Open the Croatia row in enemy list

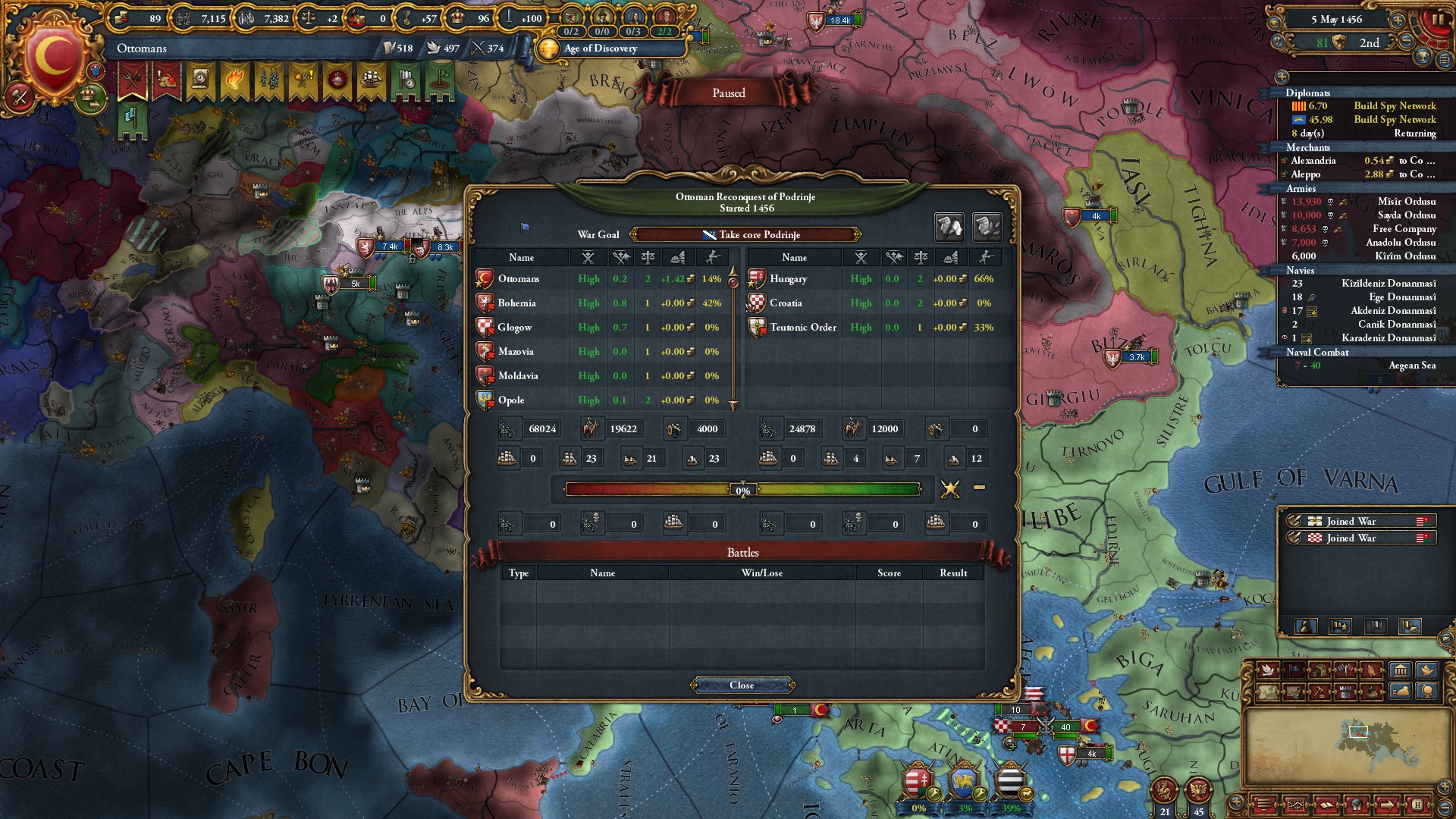pos(786,303)
